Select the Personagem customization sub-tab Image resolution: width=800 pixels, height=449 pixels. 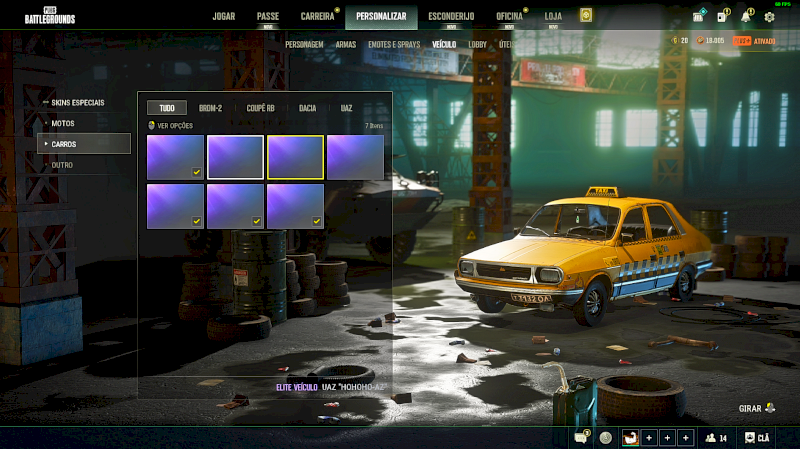304,45
